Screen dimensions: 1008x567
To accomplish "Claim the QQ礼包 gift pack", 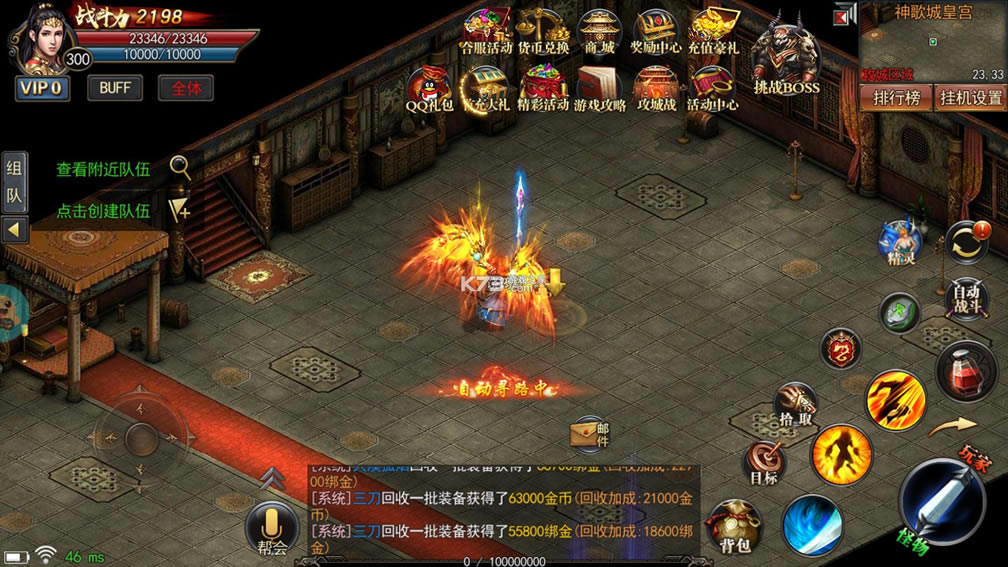I will point(430,88).
